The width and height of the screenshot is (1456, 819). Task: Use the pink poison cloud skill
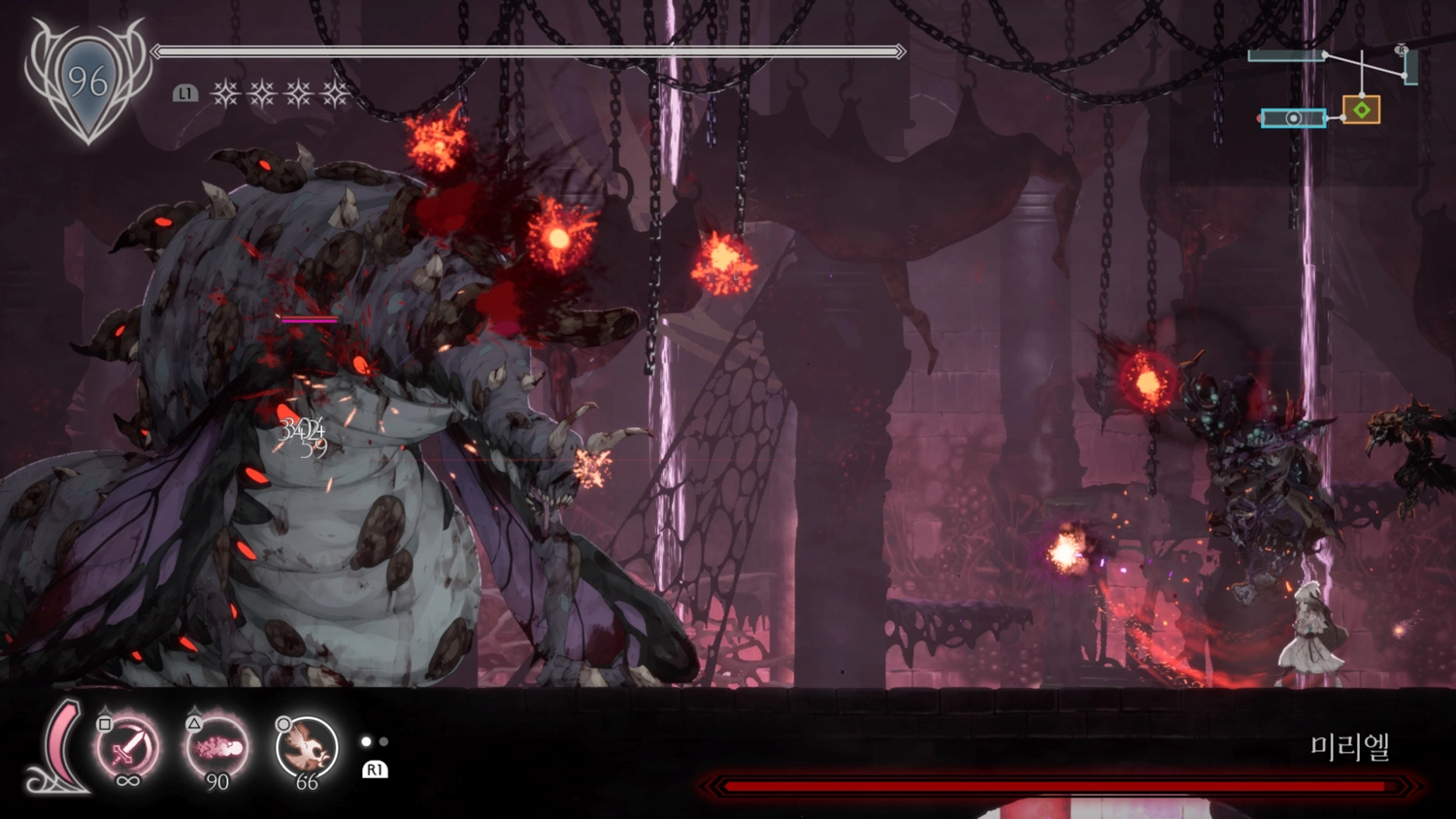click(x=217, y=746)
